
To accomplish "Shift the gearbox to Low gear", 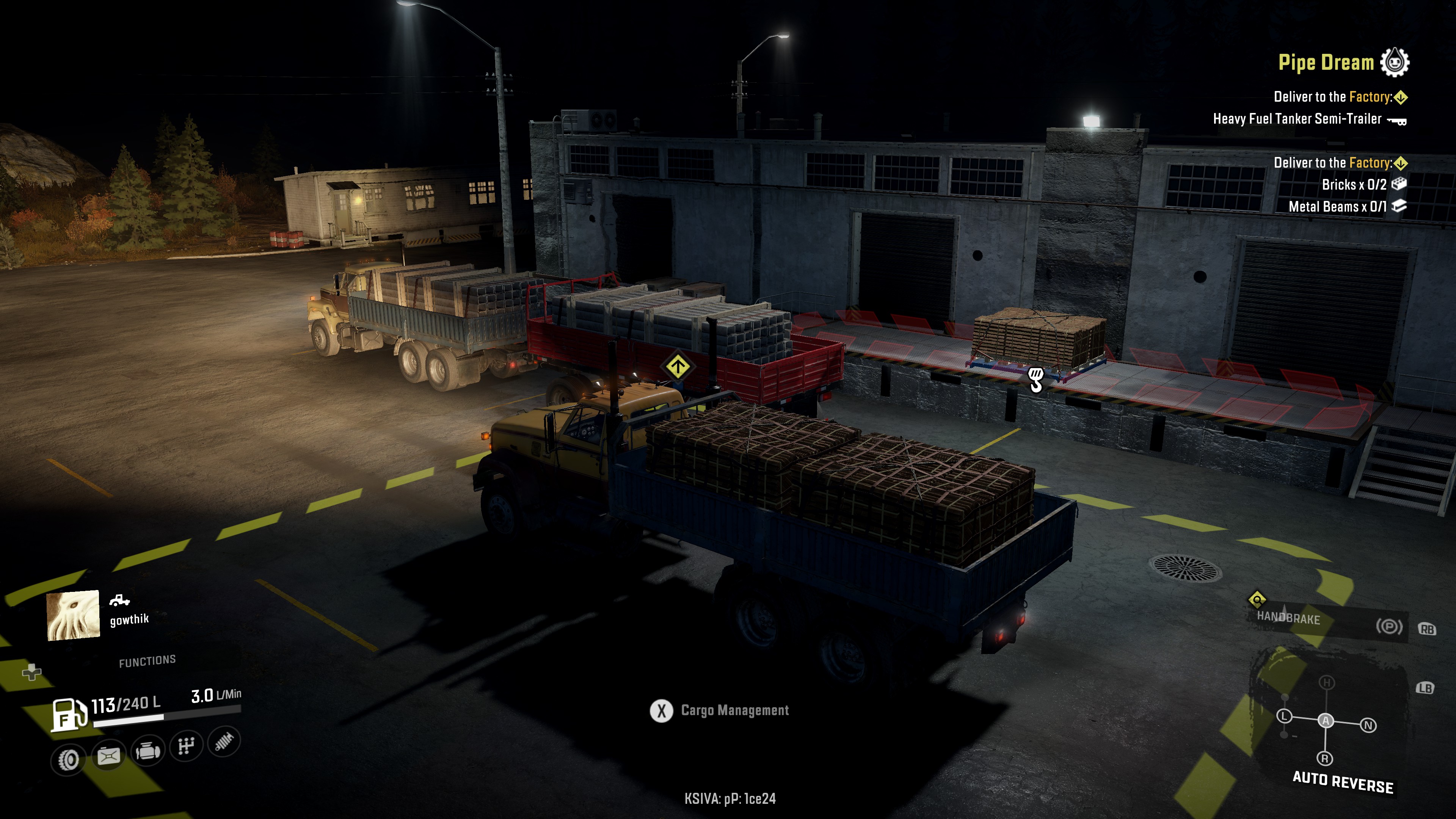I will [1284, 717].
